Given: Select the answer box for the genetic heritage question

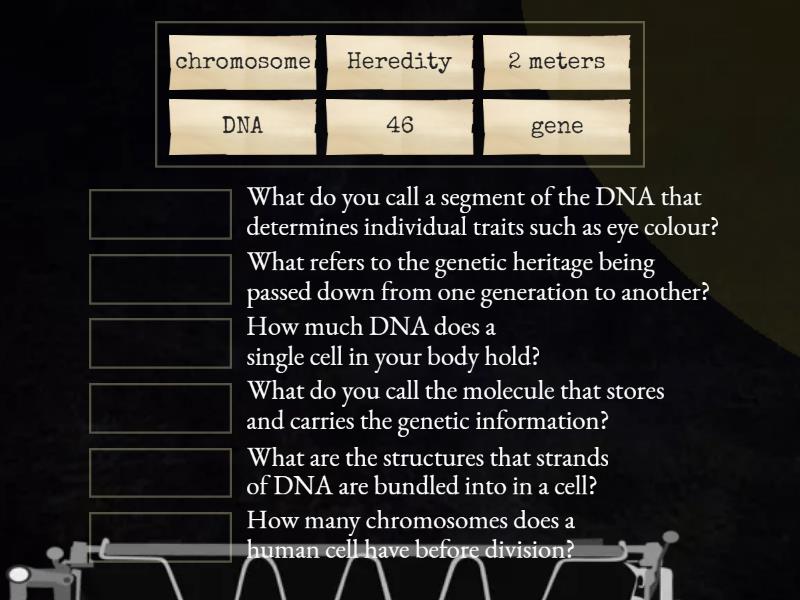Looking at the screenshot, I should point(160,279).
